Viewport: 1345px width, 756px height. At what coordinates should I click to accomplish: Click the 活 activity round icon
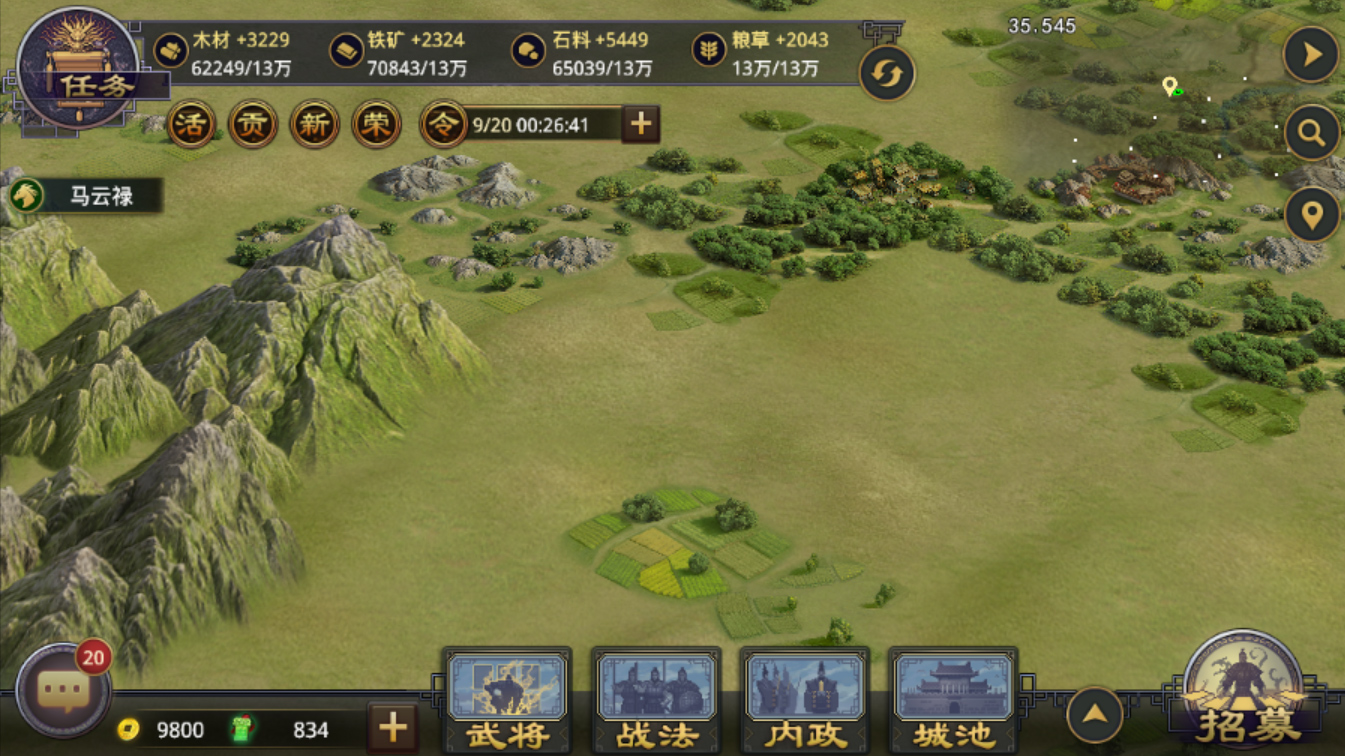[191, 125]
